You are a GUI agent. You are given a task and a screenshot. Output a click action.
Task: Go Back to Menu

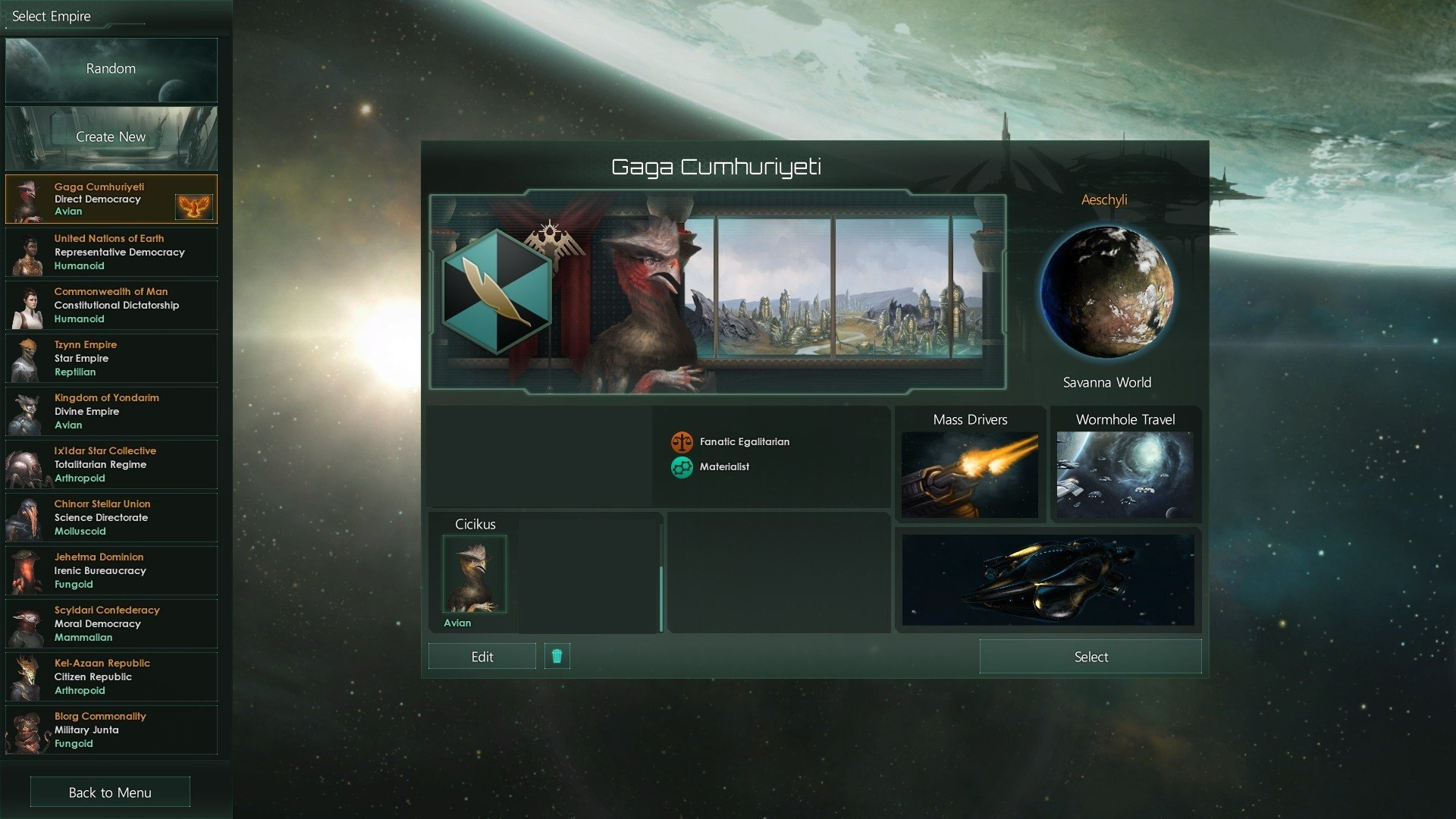tap(110, 792)
